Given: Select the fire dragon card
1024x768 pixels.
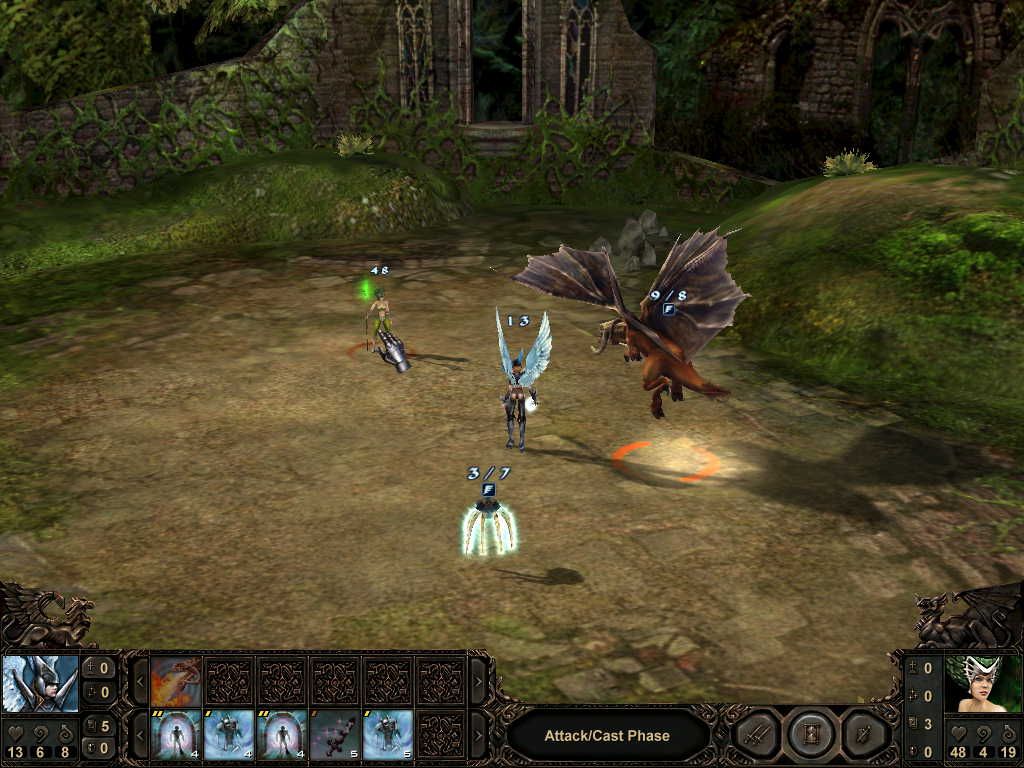Looking at the screenshot, I should click(177, 681).
